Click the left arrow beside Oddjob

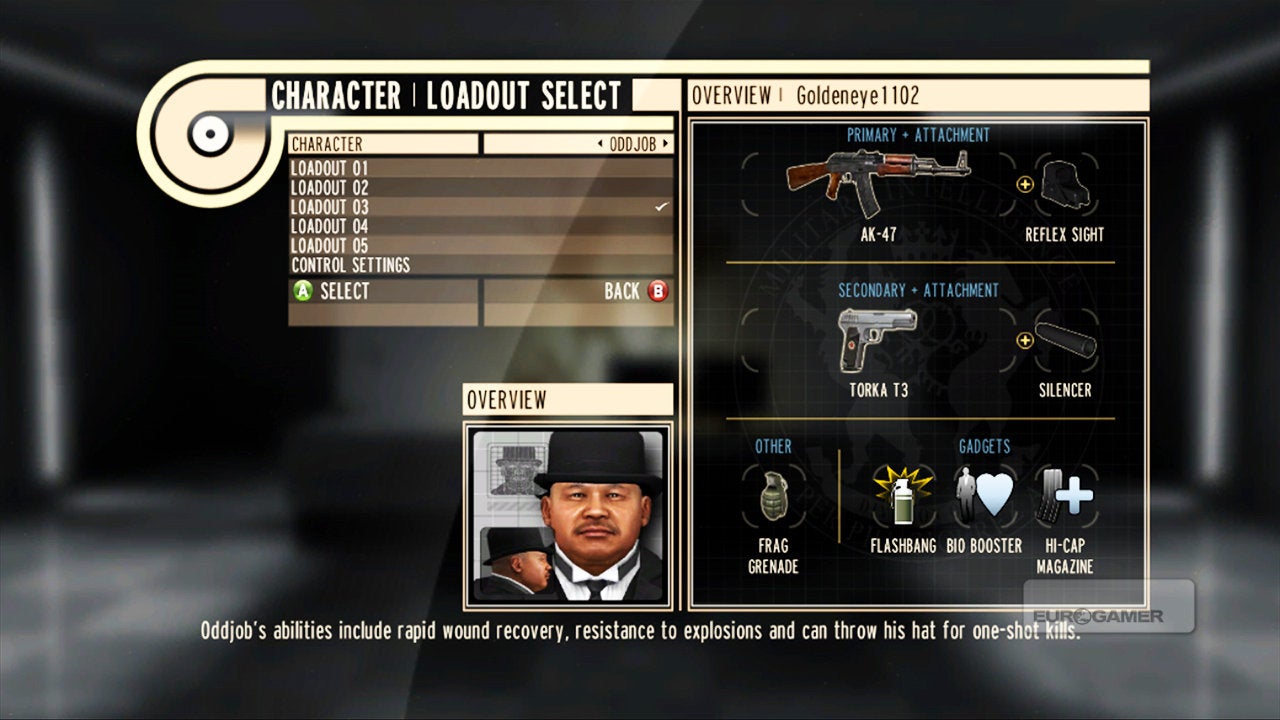(x=599, y=144)
